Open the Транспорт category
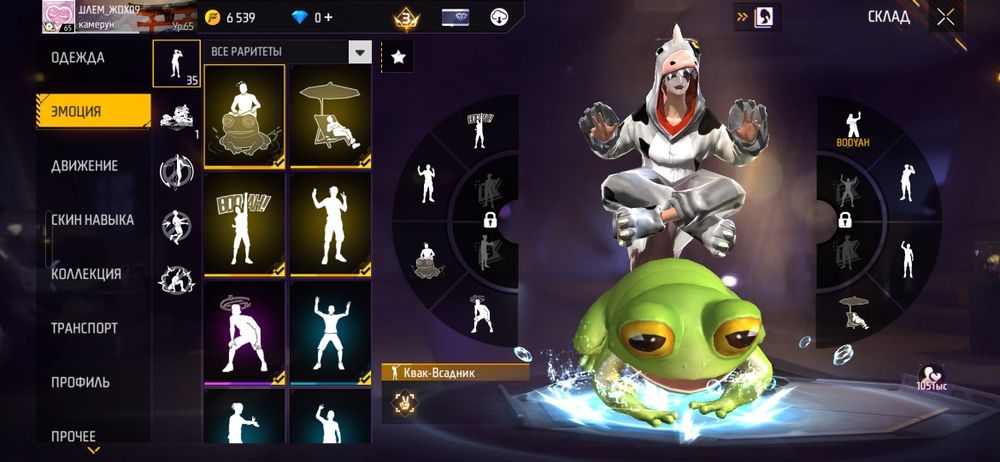Screen dimensions: 1000x462 (84, 328)
